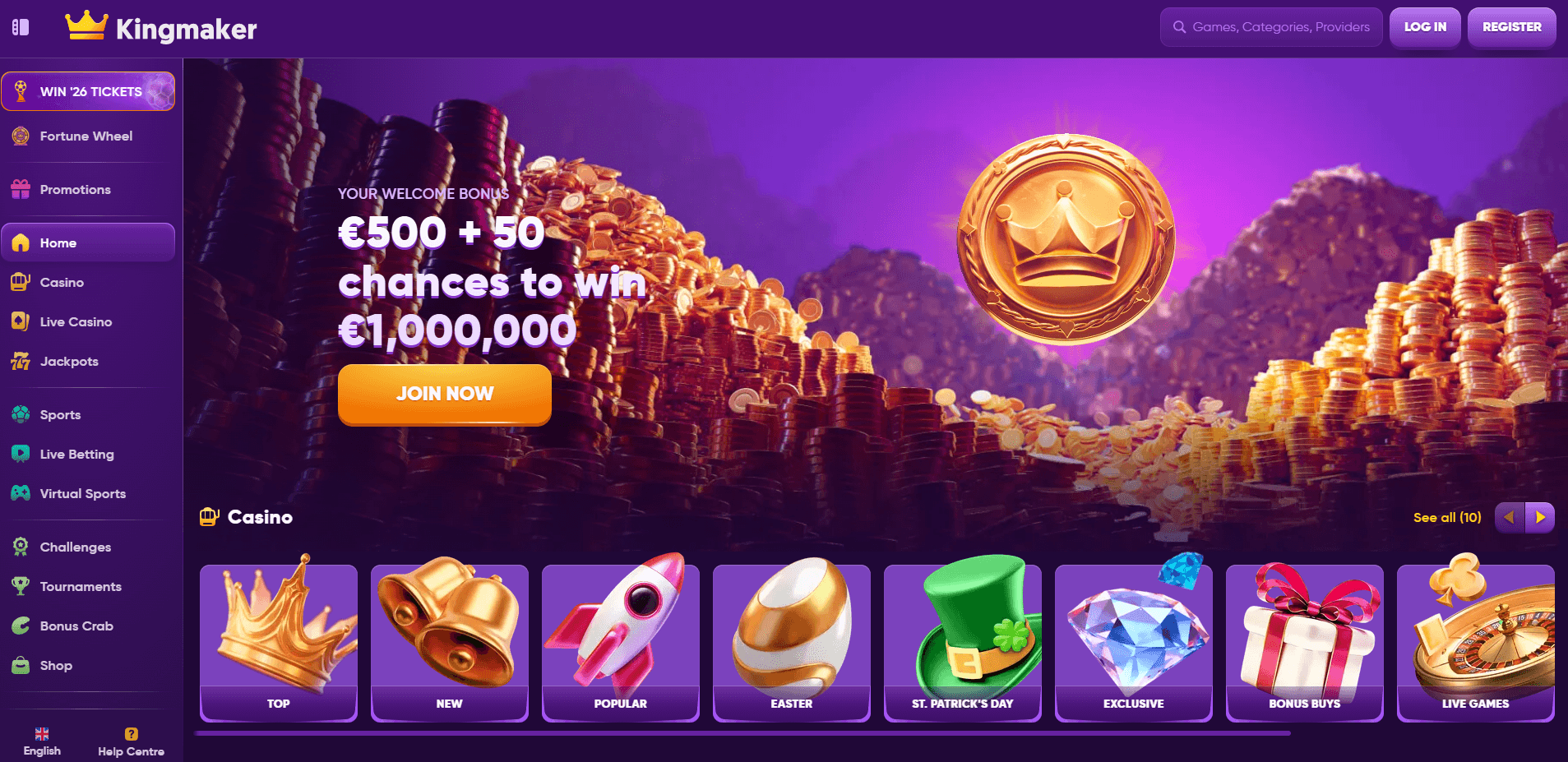This screenshot has height=762, width=1568.
Task: Open the Shop from the sidebar
Action: pos(55,665)
